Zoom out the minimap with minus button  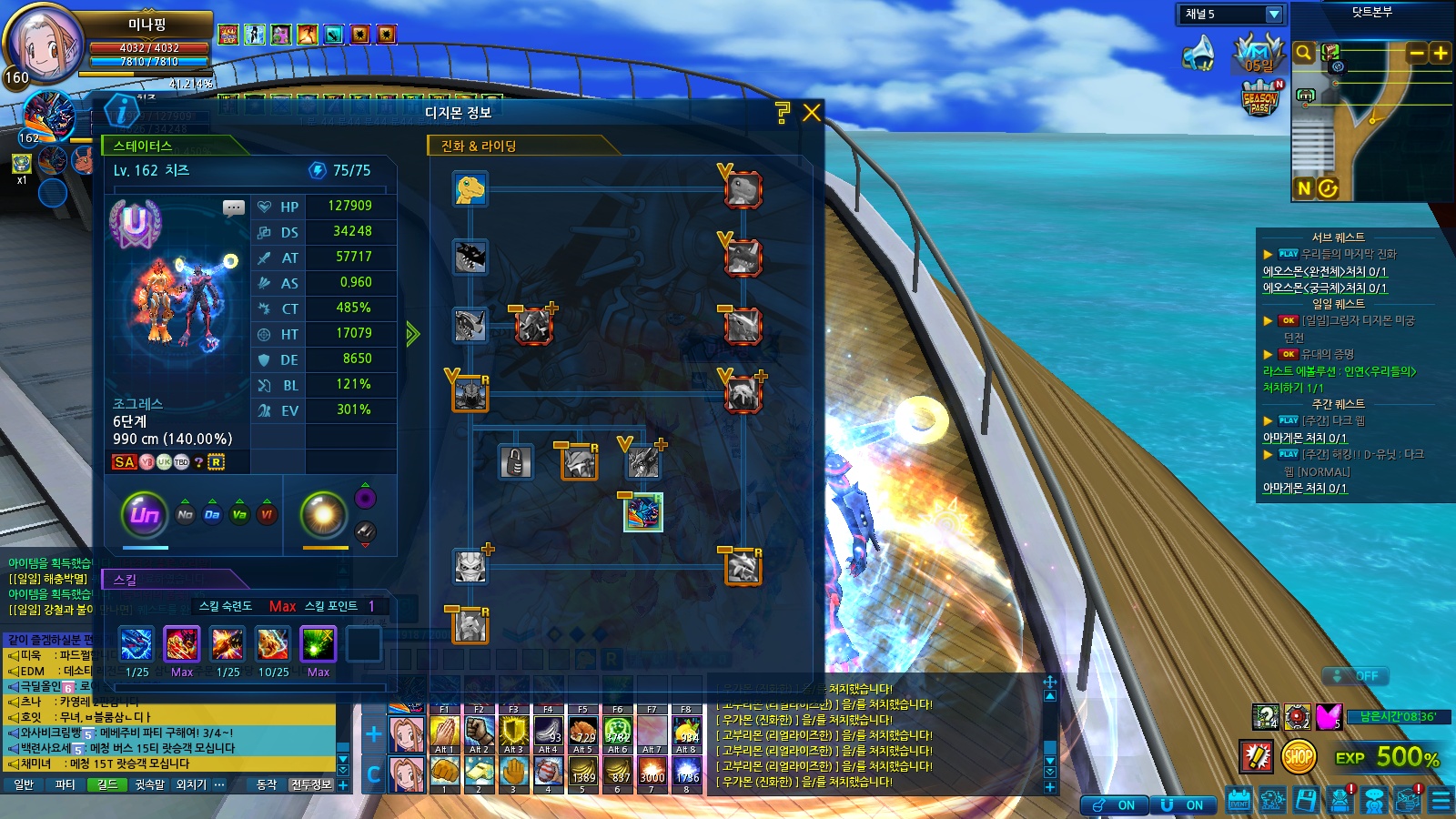coord(1417,53)
